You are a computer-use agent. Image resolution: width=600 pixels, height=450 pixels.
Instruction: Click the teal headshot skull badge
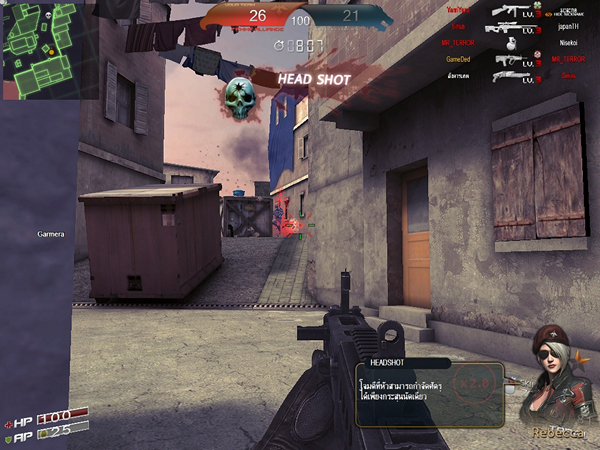(x=238, y=94)
